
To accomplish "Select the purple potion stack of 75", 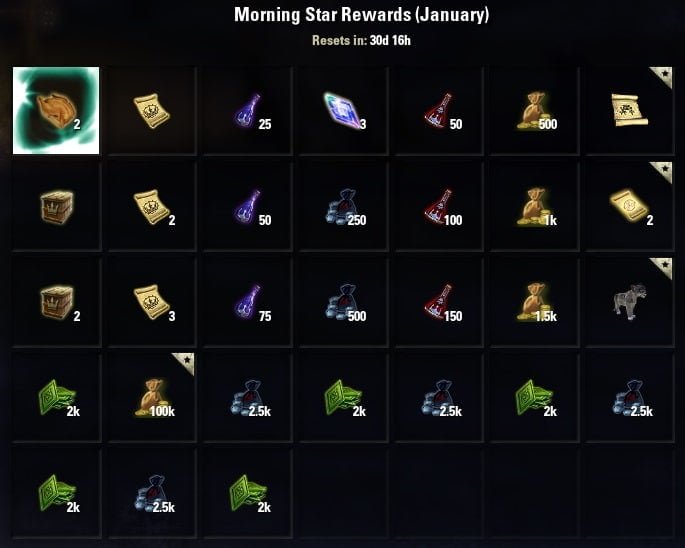I will click(x=248, y=302).
